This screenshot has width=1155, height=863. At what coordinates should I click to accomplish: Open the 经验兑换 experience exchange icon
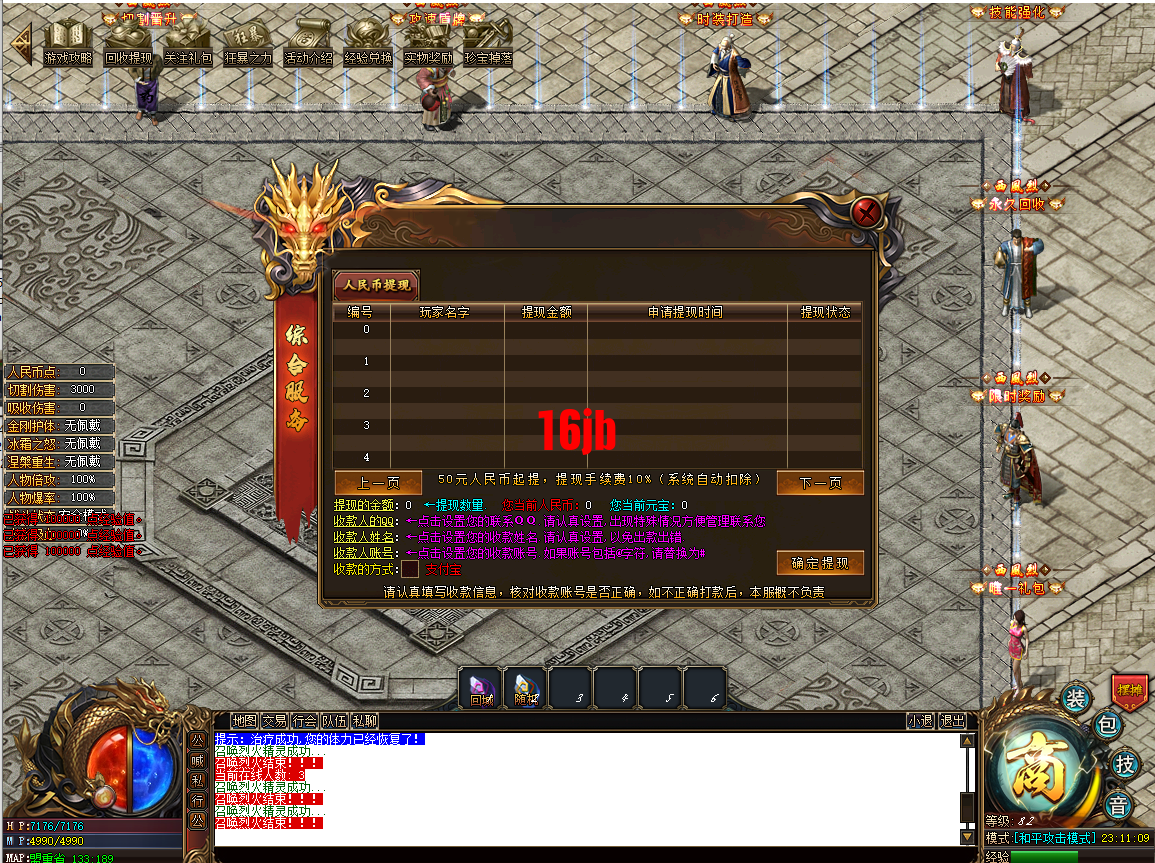click(x=368, y=46)
